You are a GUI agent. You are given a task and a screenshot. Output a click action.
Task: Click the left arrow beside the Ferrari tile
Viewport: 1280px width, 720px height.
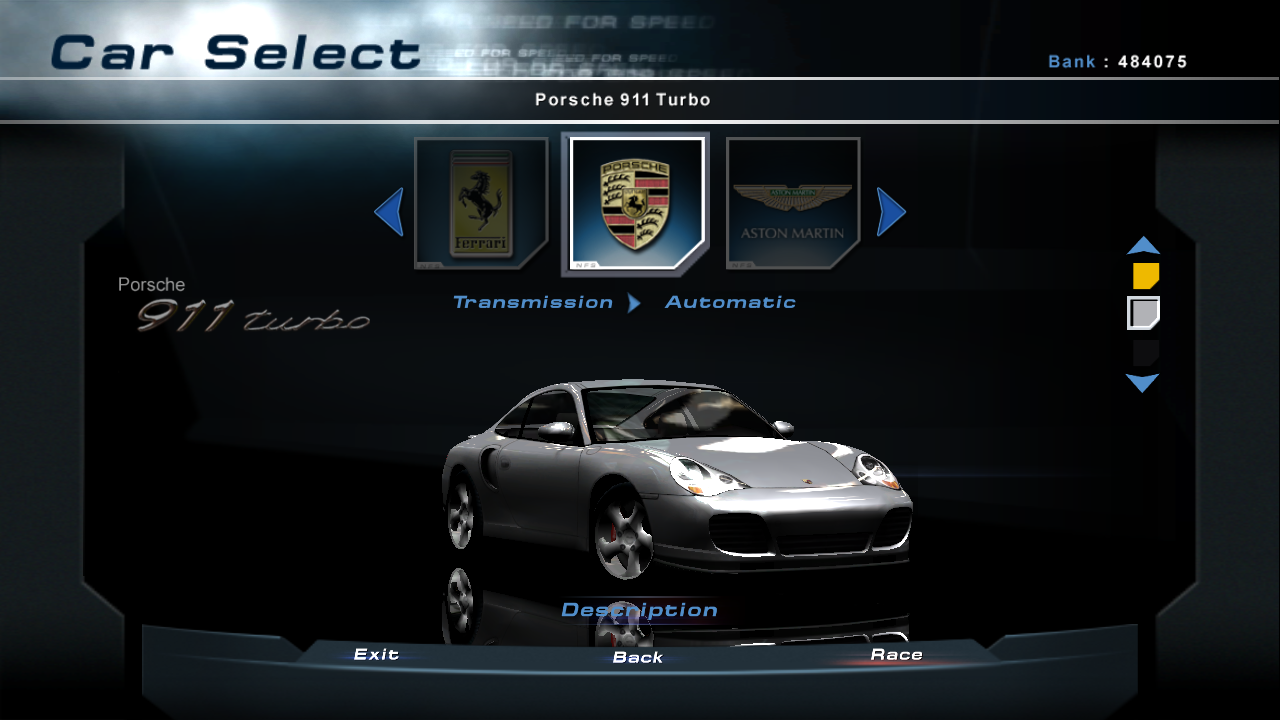click(389, 212)
